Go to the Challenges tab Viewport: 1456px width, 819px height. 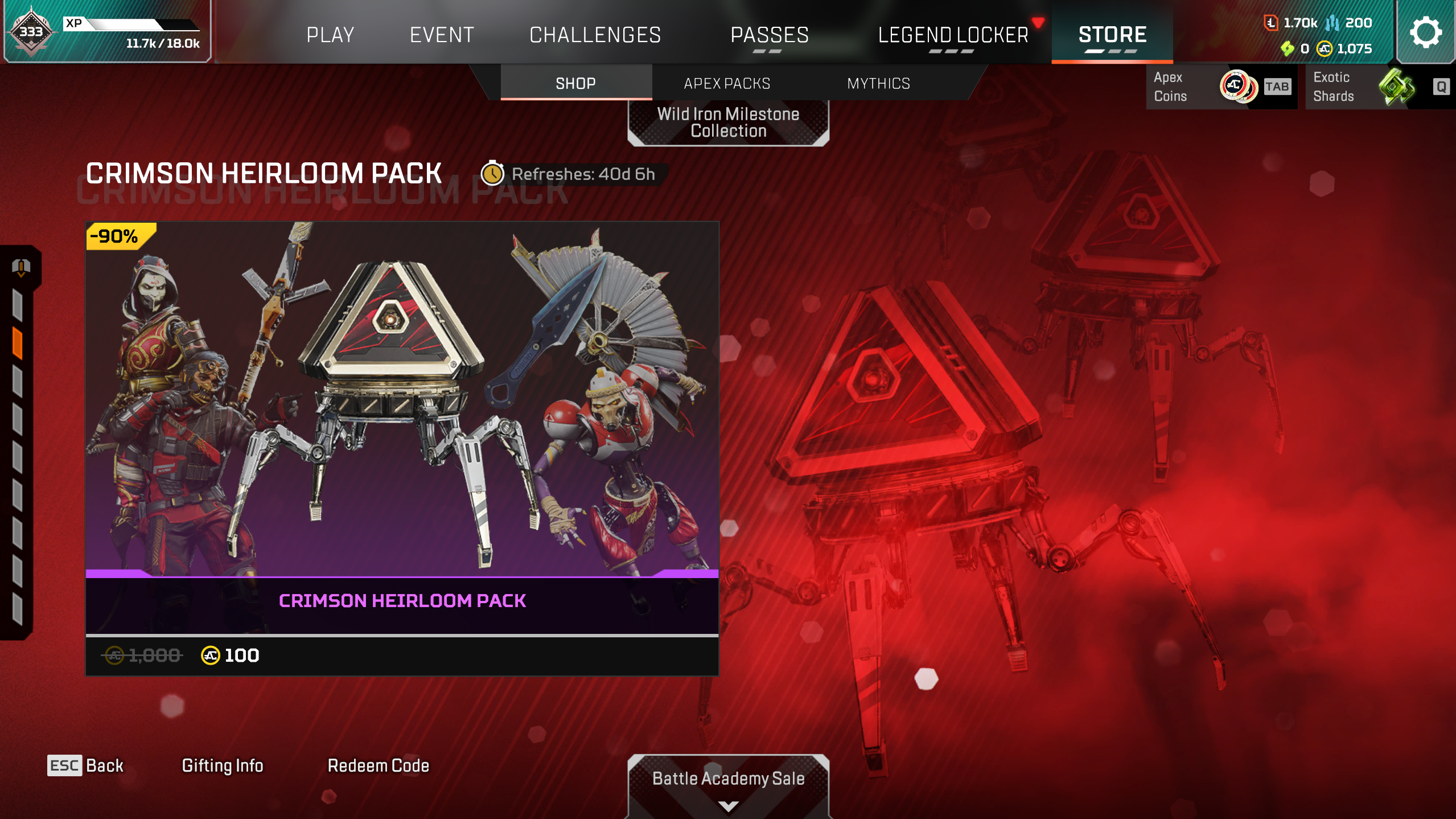coord(595,35)
